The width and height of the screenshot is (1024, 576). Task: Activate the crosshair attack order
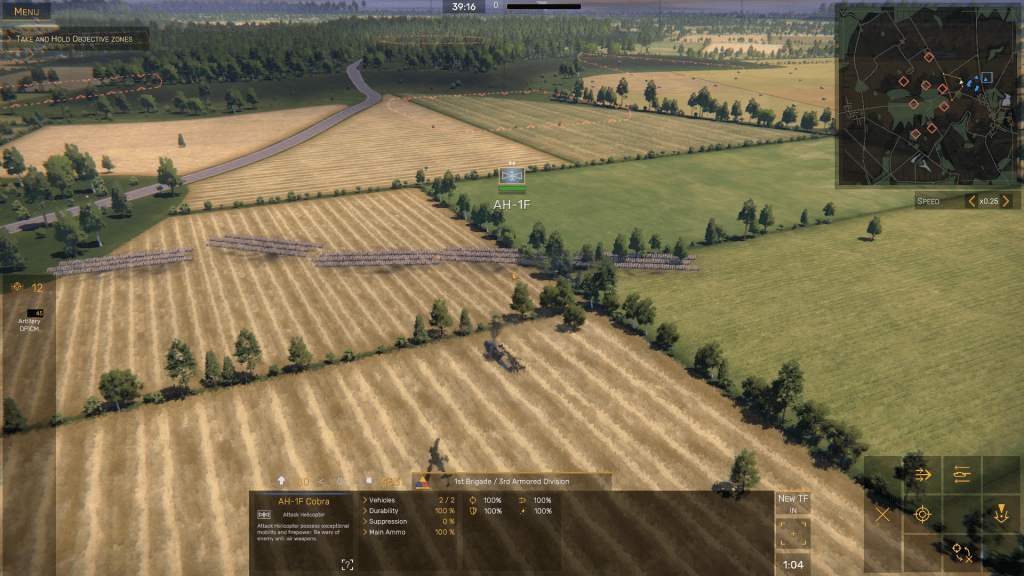point(922,515)
